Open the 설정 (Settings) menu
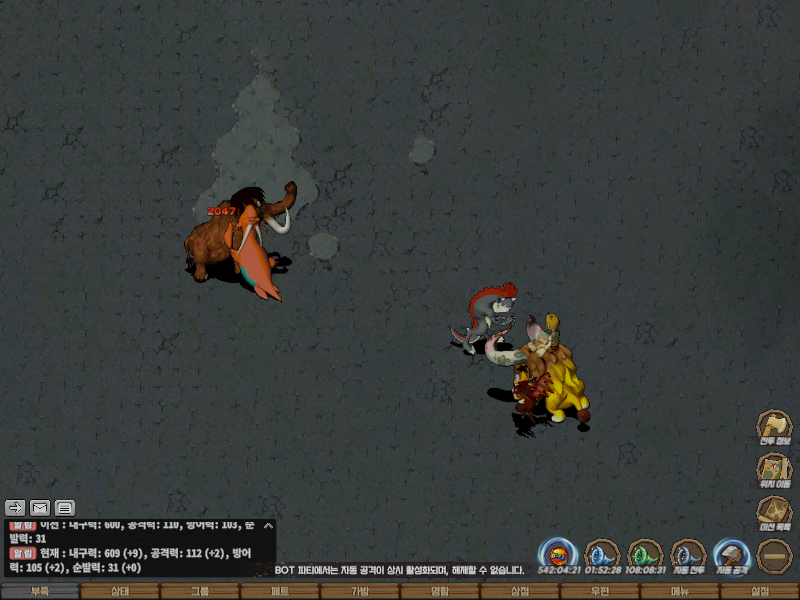 [760, 592]
